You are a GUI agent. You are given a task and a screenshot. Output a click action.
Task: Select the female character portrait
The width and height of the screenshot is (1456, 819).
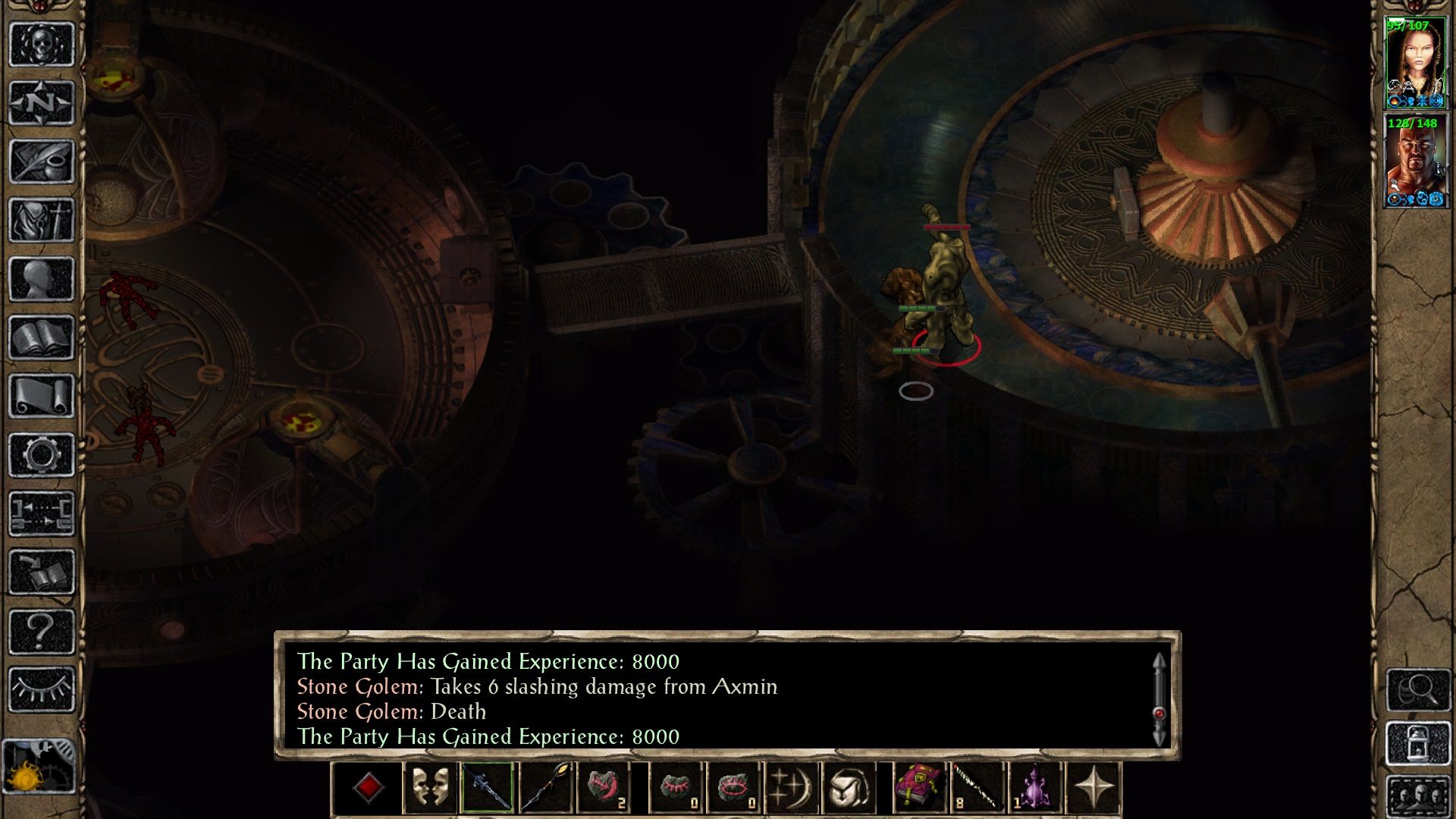pos(1415,63)
